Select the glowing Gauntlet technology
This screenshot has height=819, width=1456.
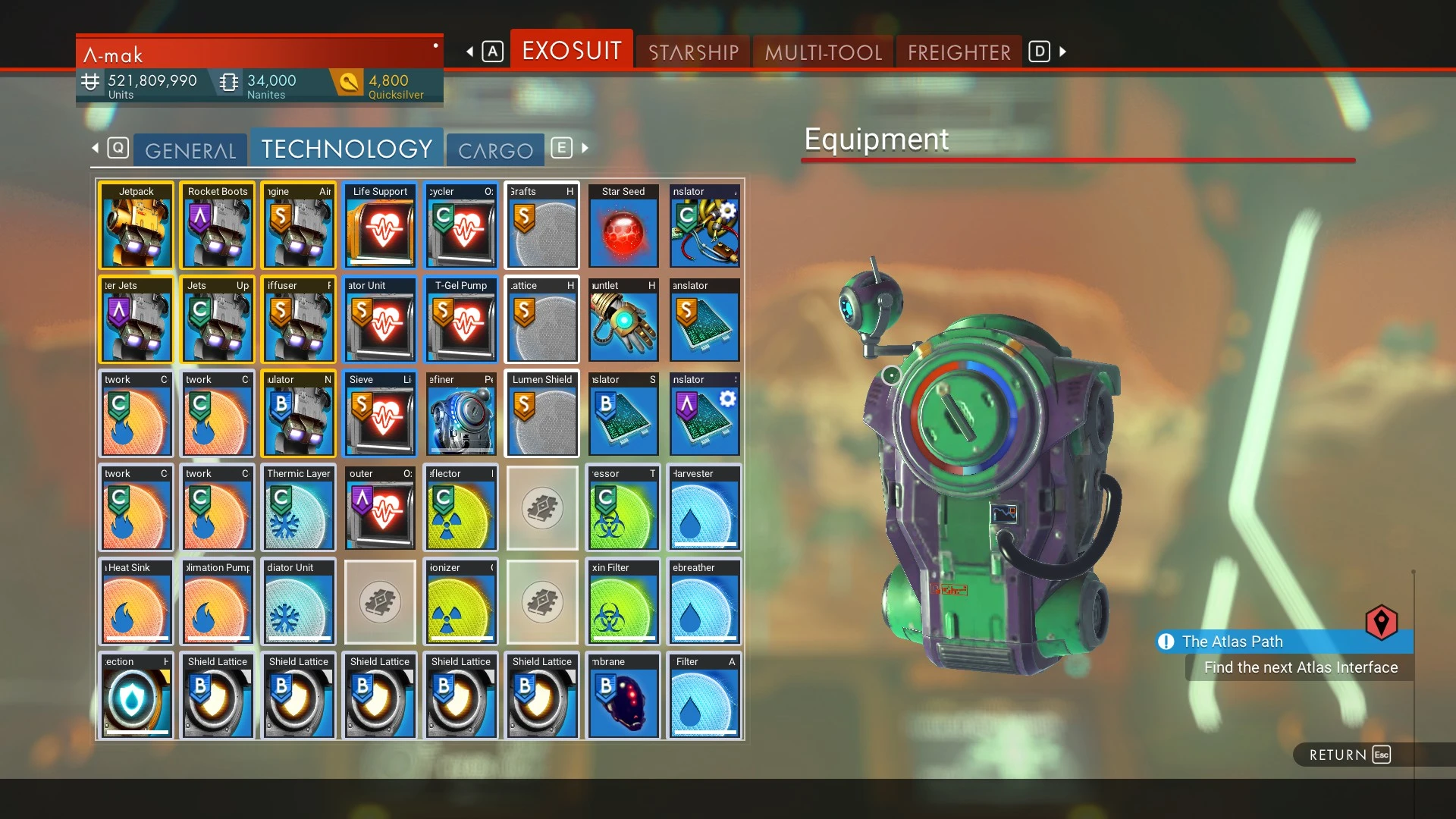(x=623, y=319)
